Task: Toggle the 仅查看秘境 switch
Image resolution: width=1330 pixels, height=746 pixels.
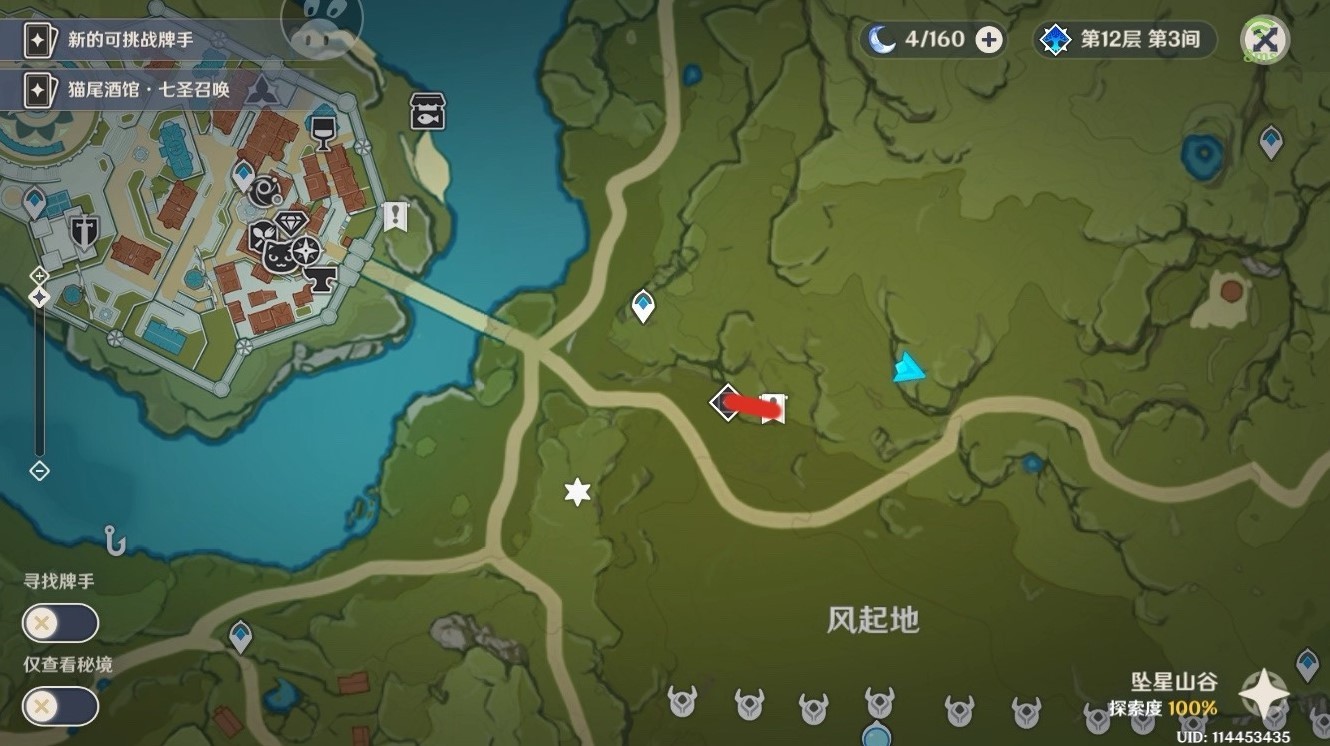Action: click(x=61, y=706)
